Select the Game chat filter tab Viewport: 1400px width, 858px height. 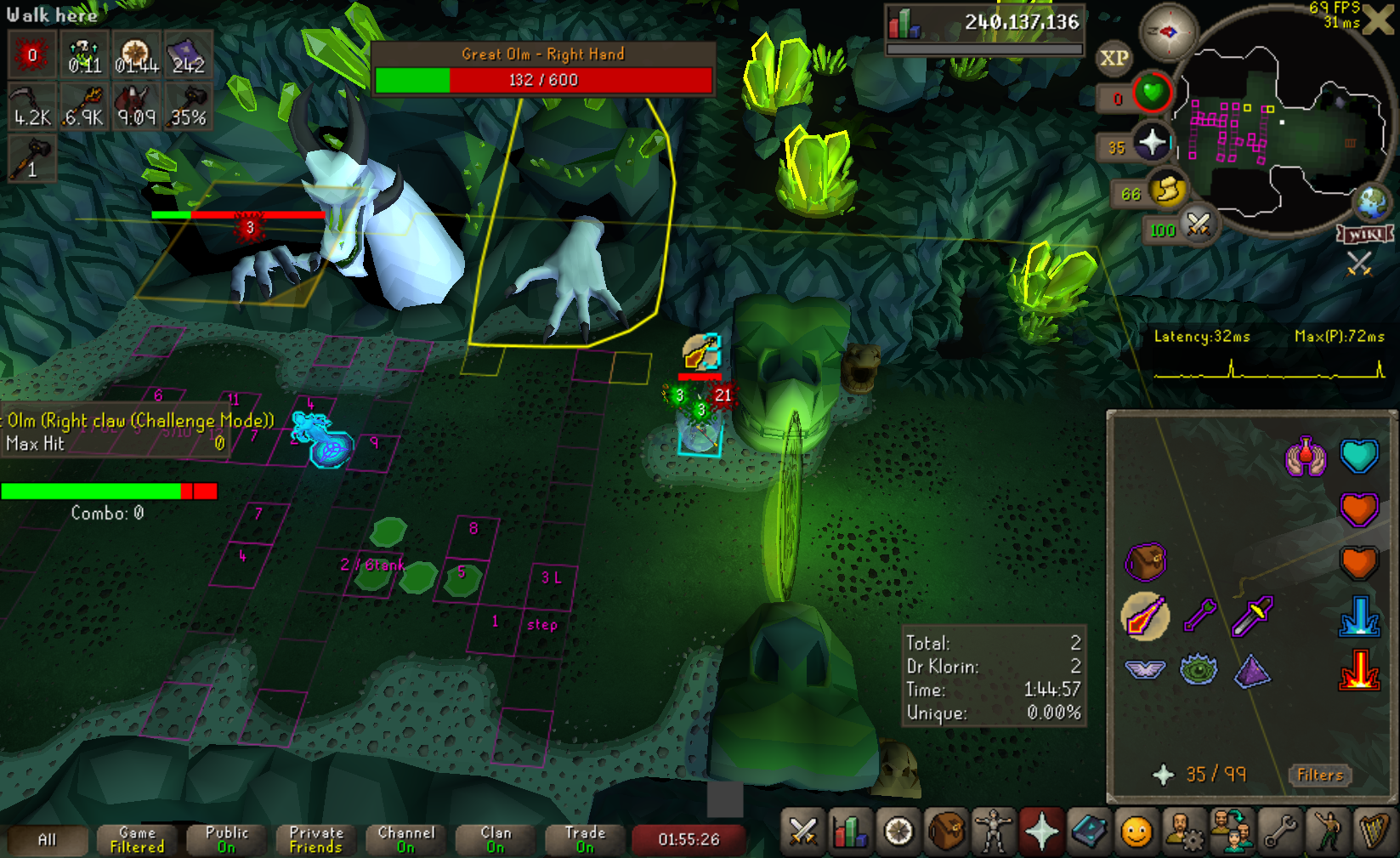pos(137,839)
